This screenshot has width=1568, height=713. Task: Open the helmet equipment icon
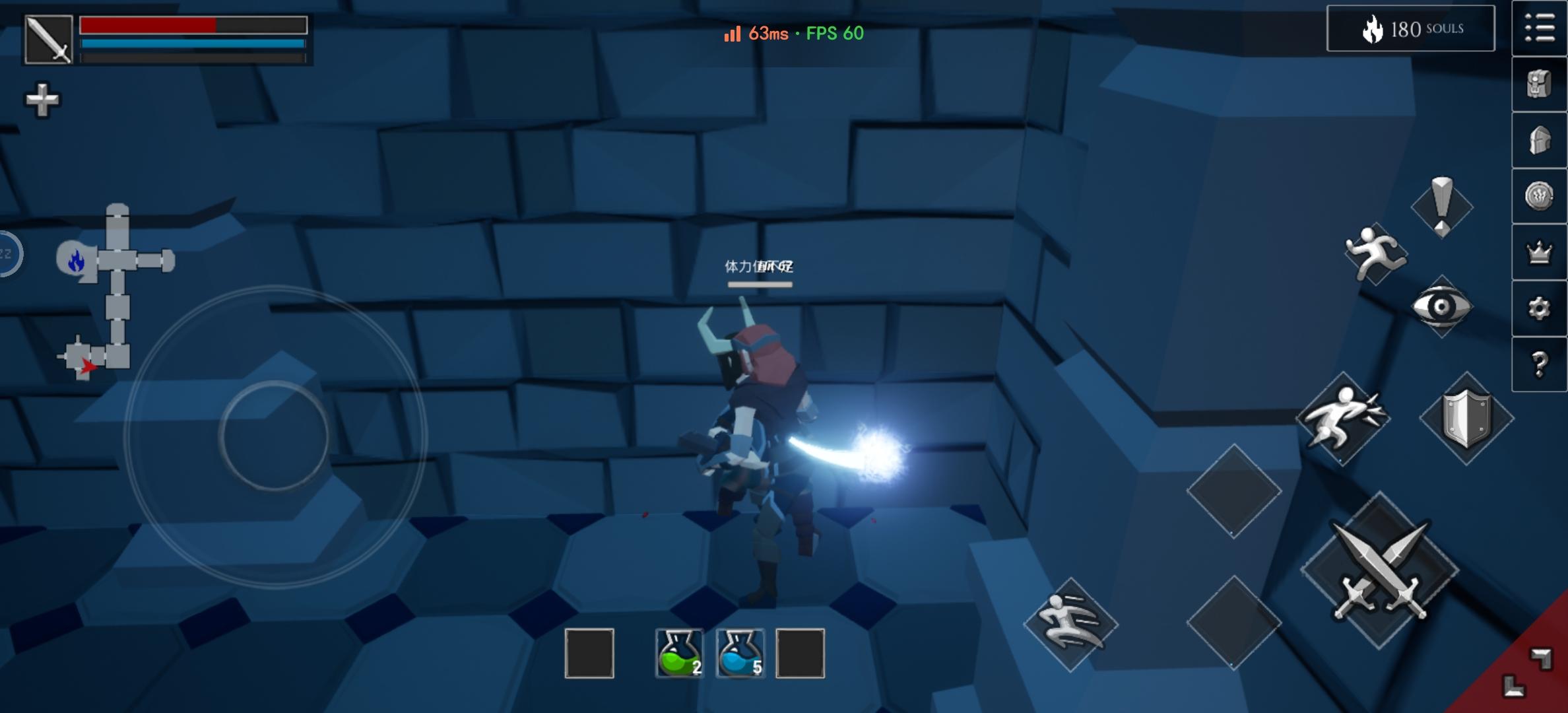coord(1539,140)
